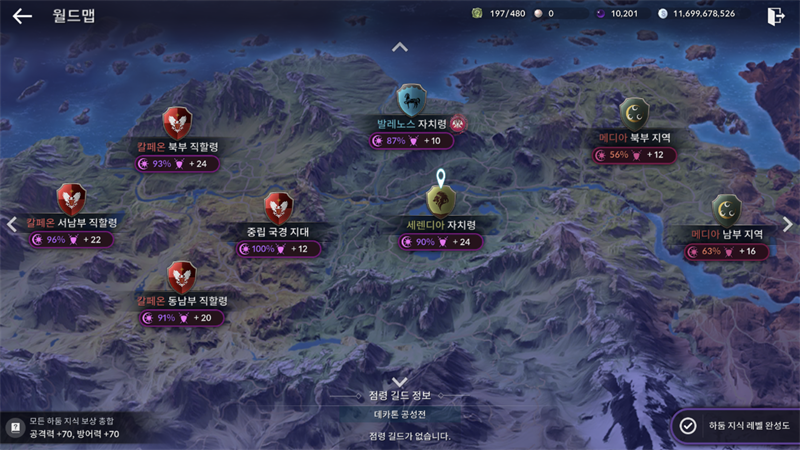Open the silver currency showing 11,699,678,526
Screen dimensions: 800x450
698,14
